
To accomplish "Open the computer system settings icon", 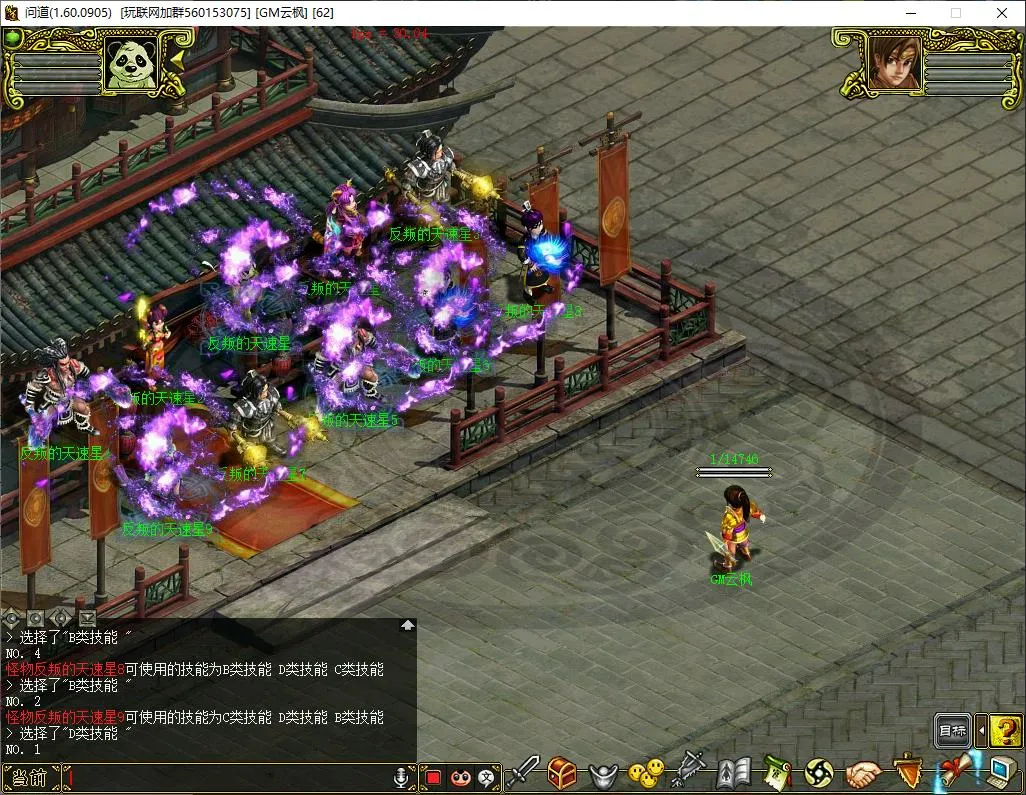I will pyautogui.click(x=1000, y=773).
